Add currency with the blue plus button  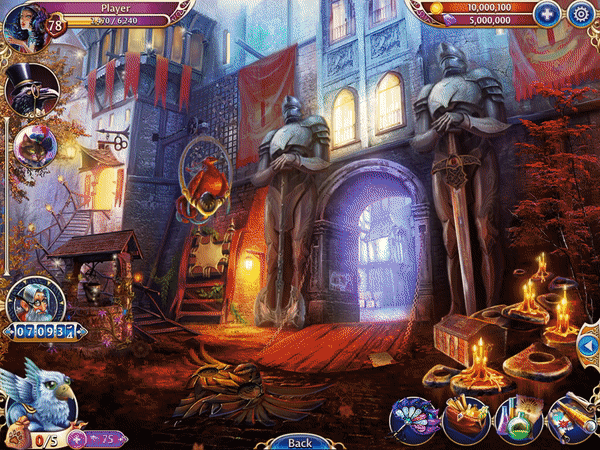(546, 14)
